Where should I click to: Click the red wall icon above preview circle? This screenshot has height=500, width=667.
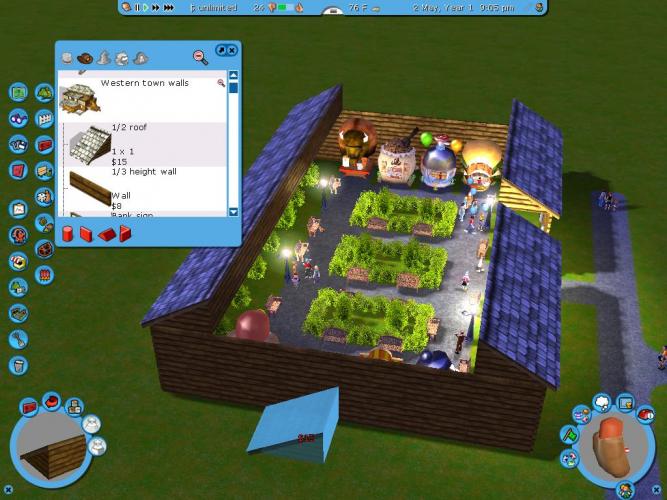coord(30,408)
